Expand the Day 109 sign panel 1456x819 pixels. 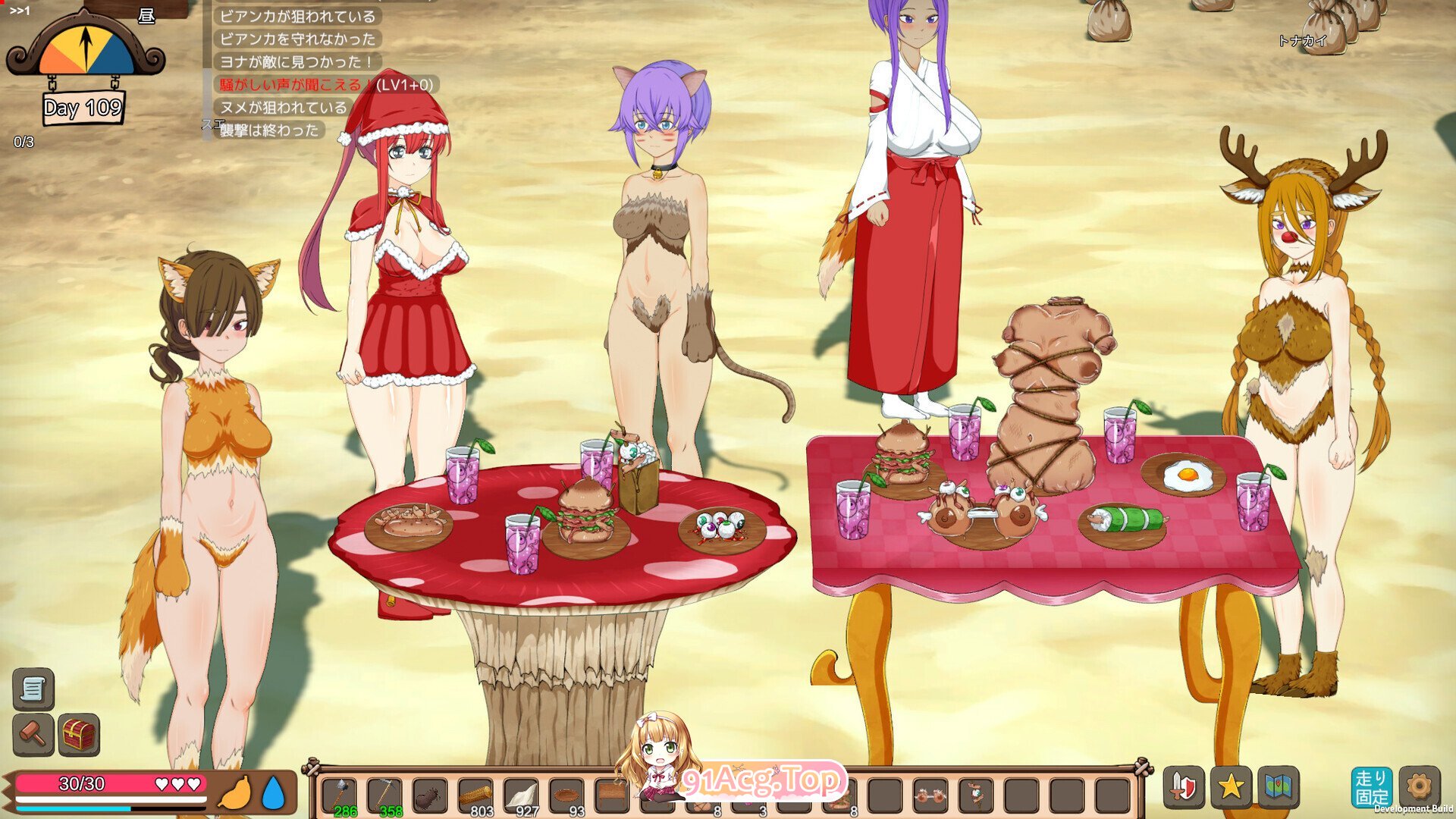click(x=82, y=110)
